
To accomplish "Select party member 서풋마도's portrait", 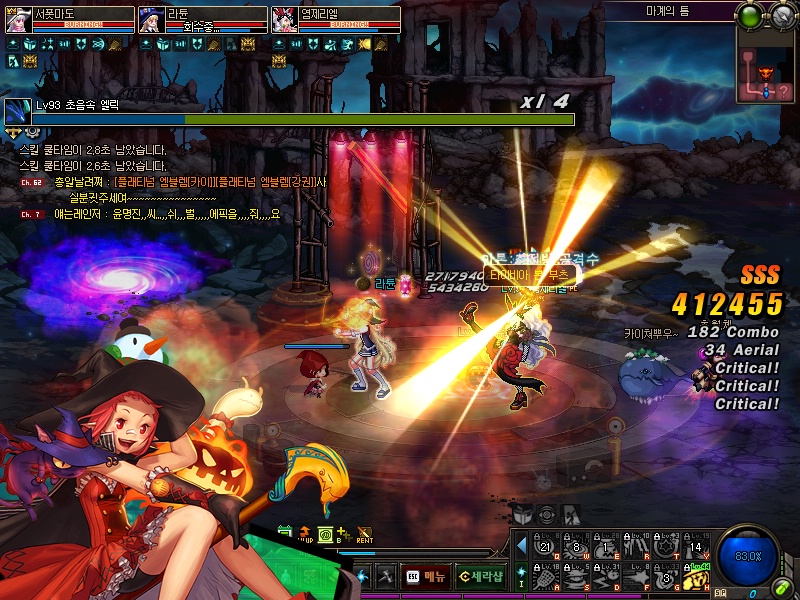I will (x=18, y=20).
